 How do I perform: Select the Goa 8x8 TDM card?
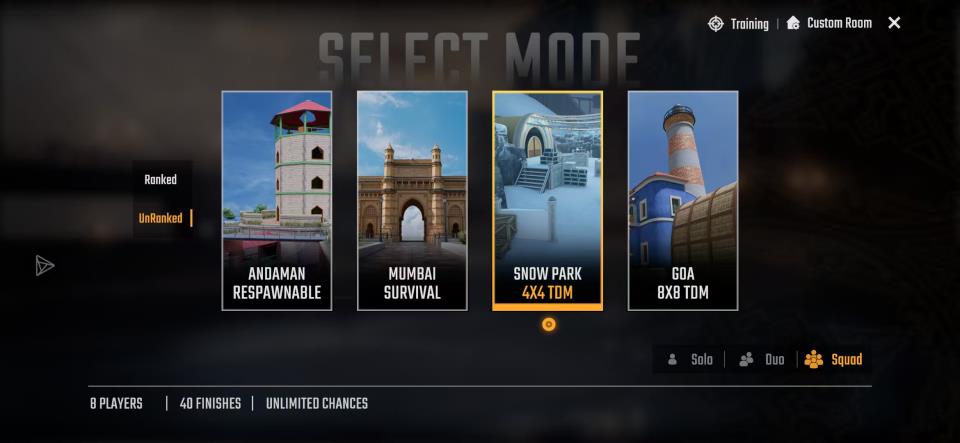click(x=683, y=200)
